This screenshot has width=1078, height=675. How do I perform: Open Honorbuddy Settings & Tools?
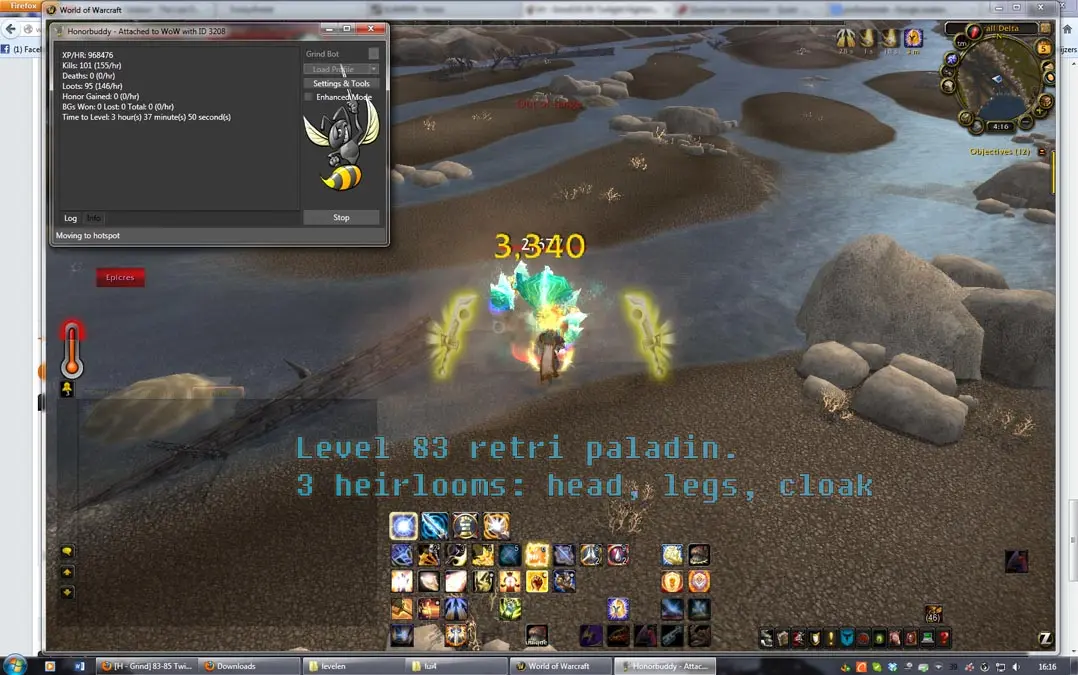coord(341,84)
